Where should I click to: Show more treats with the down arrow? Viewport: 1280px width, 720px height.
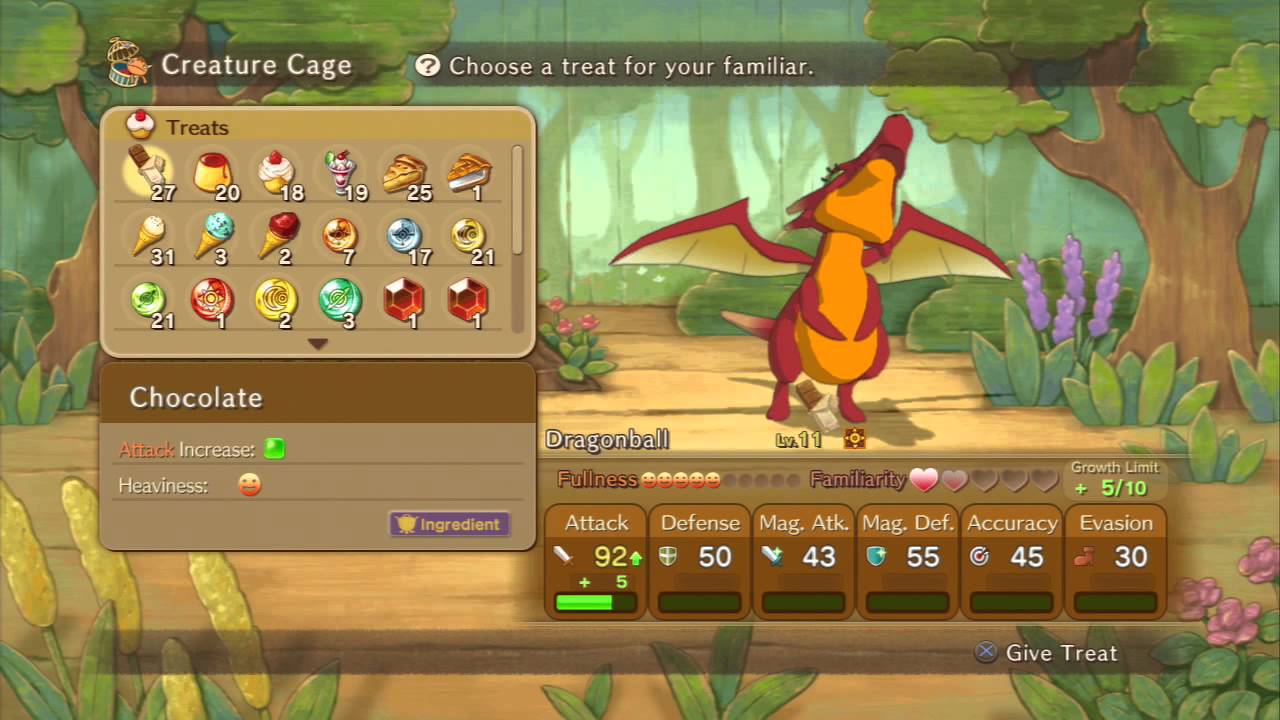pos(318,344)
